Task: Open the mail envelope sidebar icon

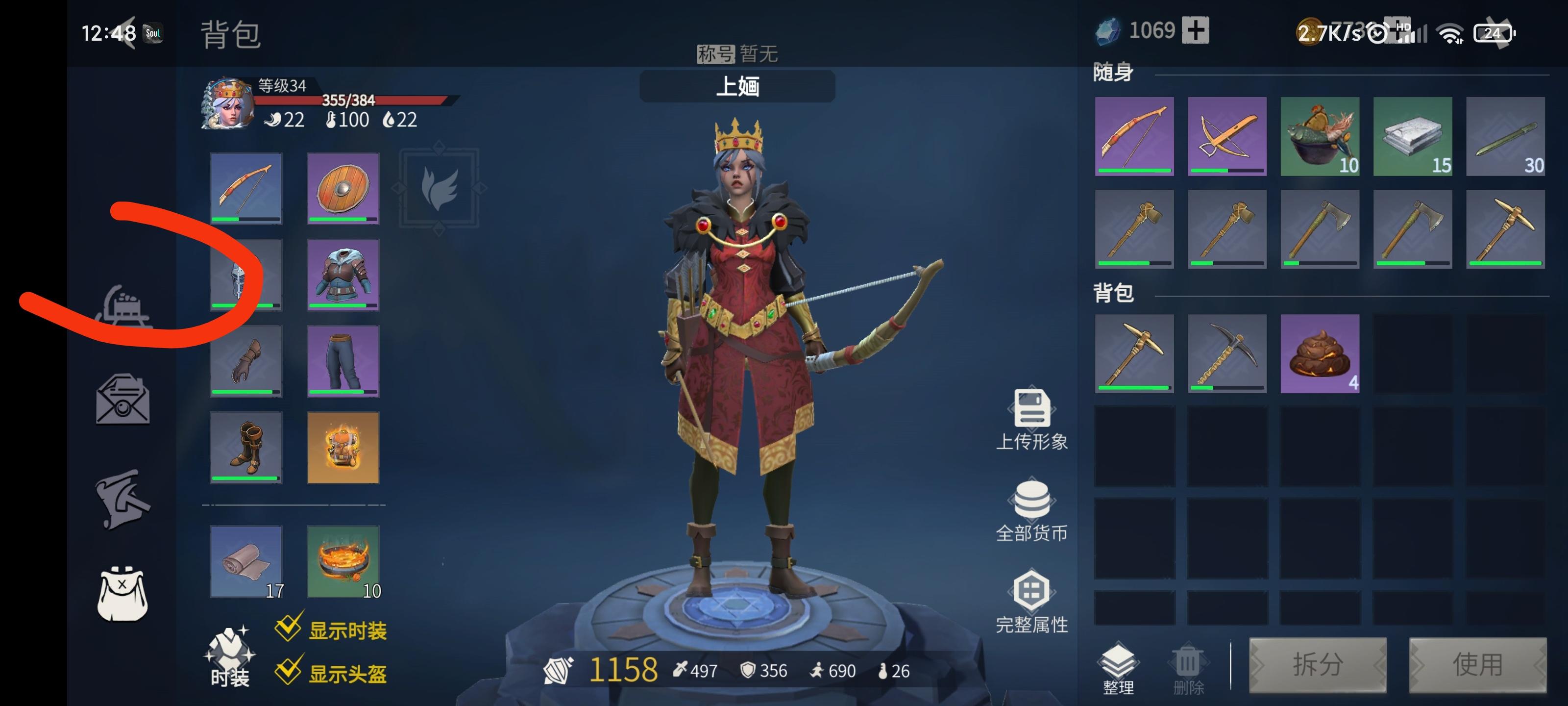Action: tap(123, 400)
